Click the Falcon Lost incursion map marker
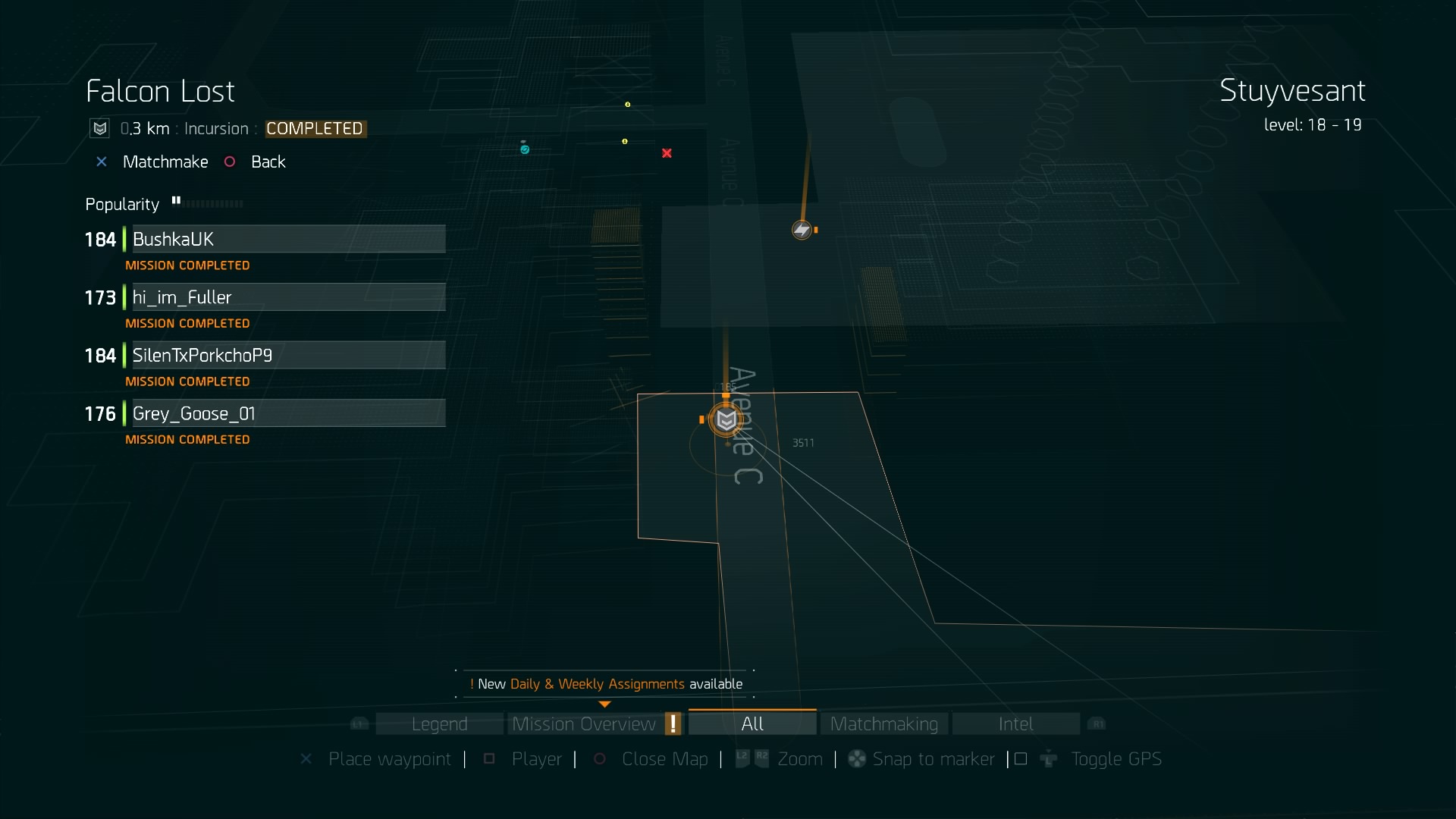Screen dimensions: 1456x819 click(x=726, y=420)
